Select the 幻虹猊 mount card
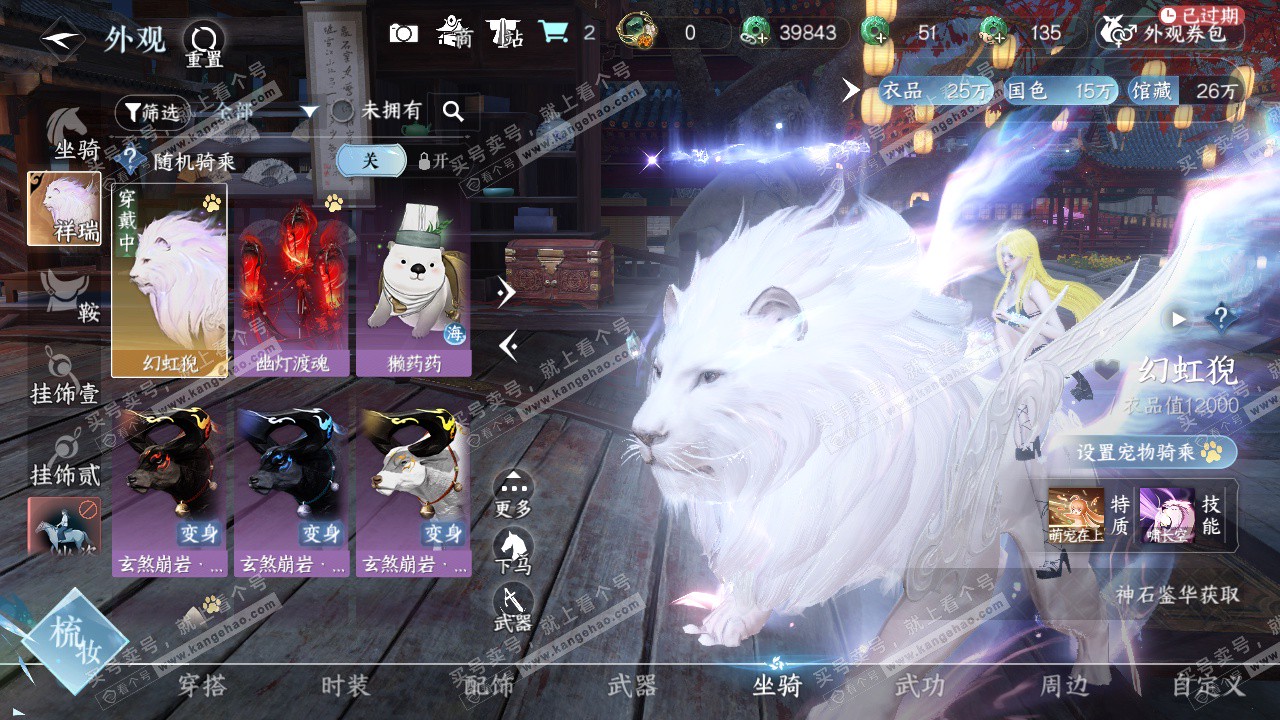 (169, 280)
